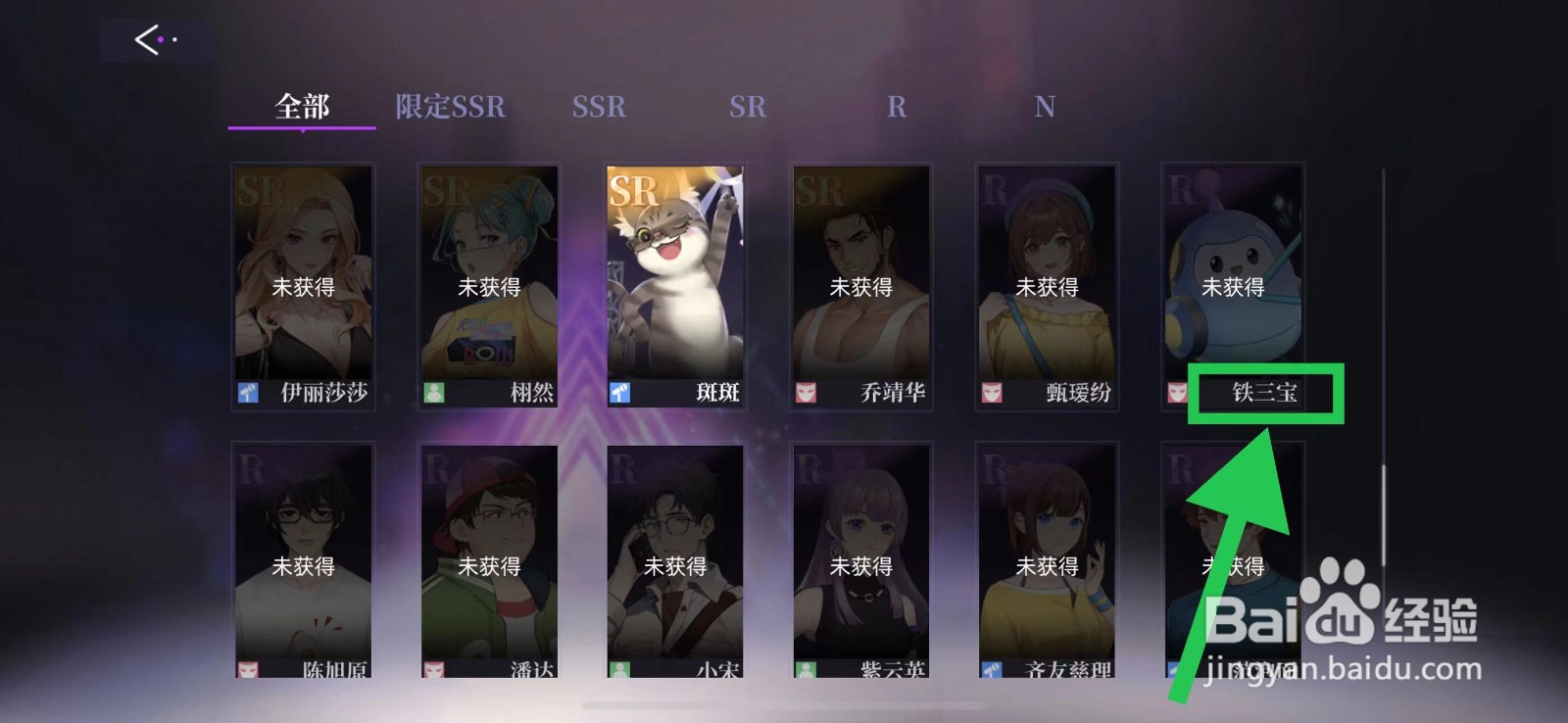Select the green person icon next to 栩然
Viewport: 1568px width, 723px height.
pos(435,393)
